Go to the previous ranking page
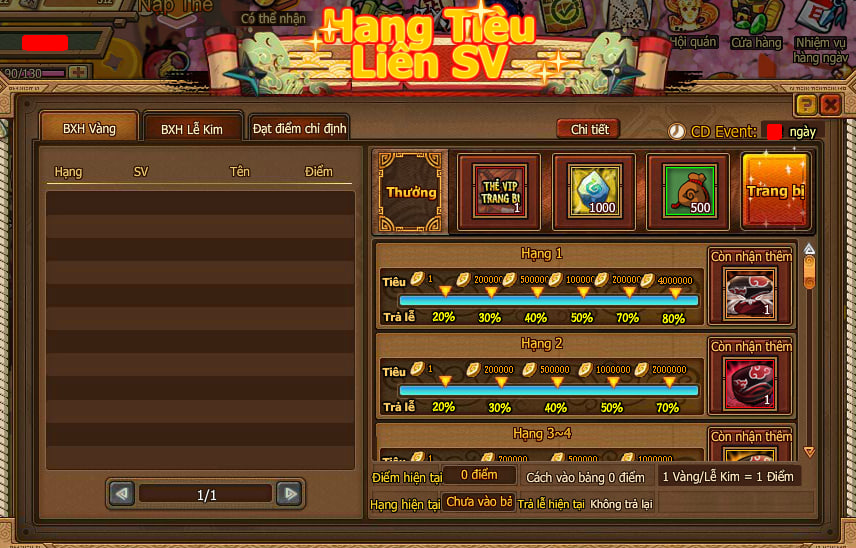 click(122, 494)
